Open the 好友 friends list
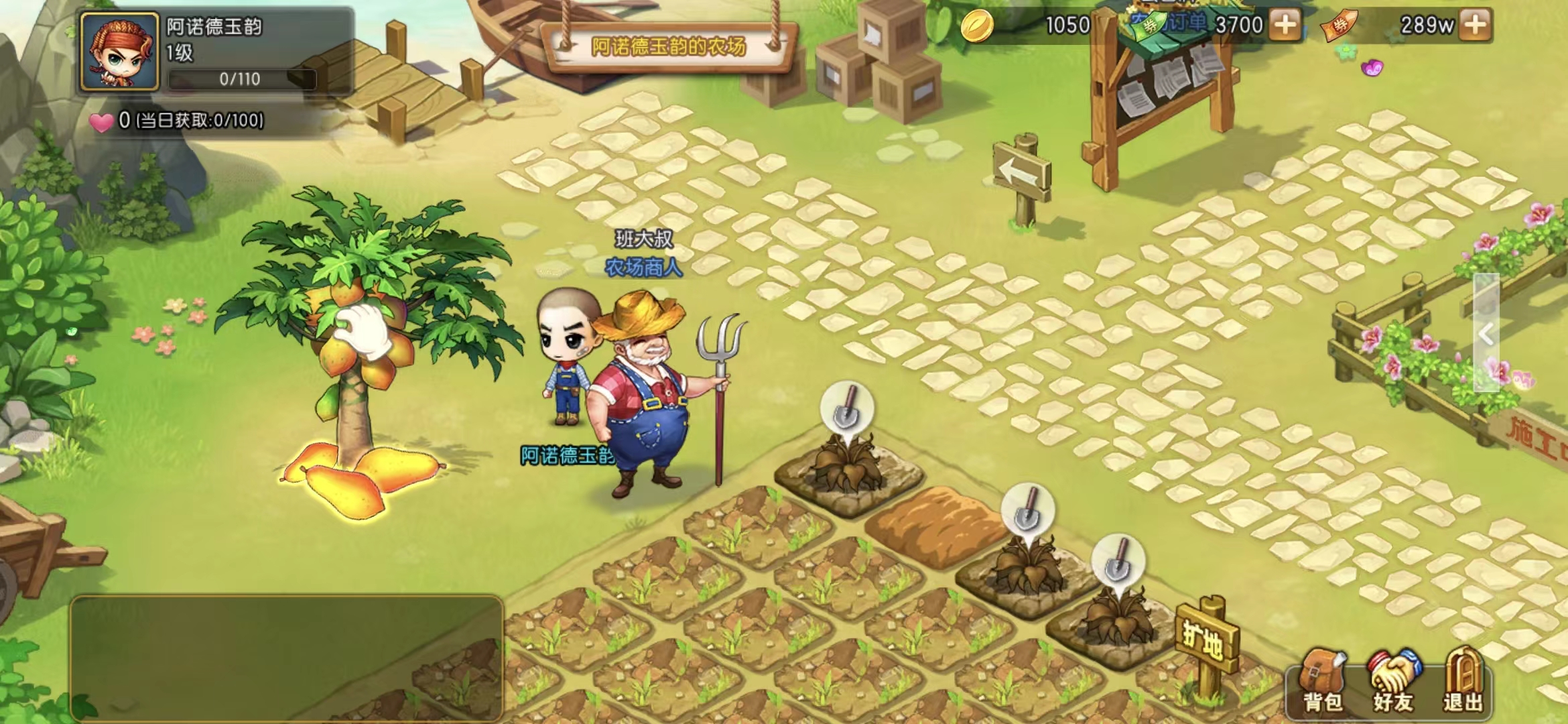Viewport: 1568px width, 724px height. pyautogui.click(x=1394, y=680)
